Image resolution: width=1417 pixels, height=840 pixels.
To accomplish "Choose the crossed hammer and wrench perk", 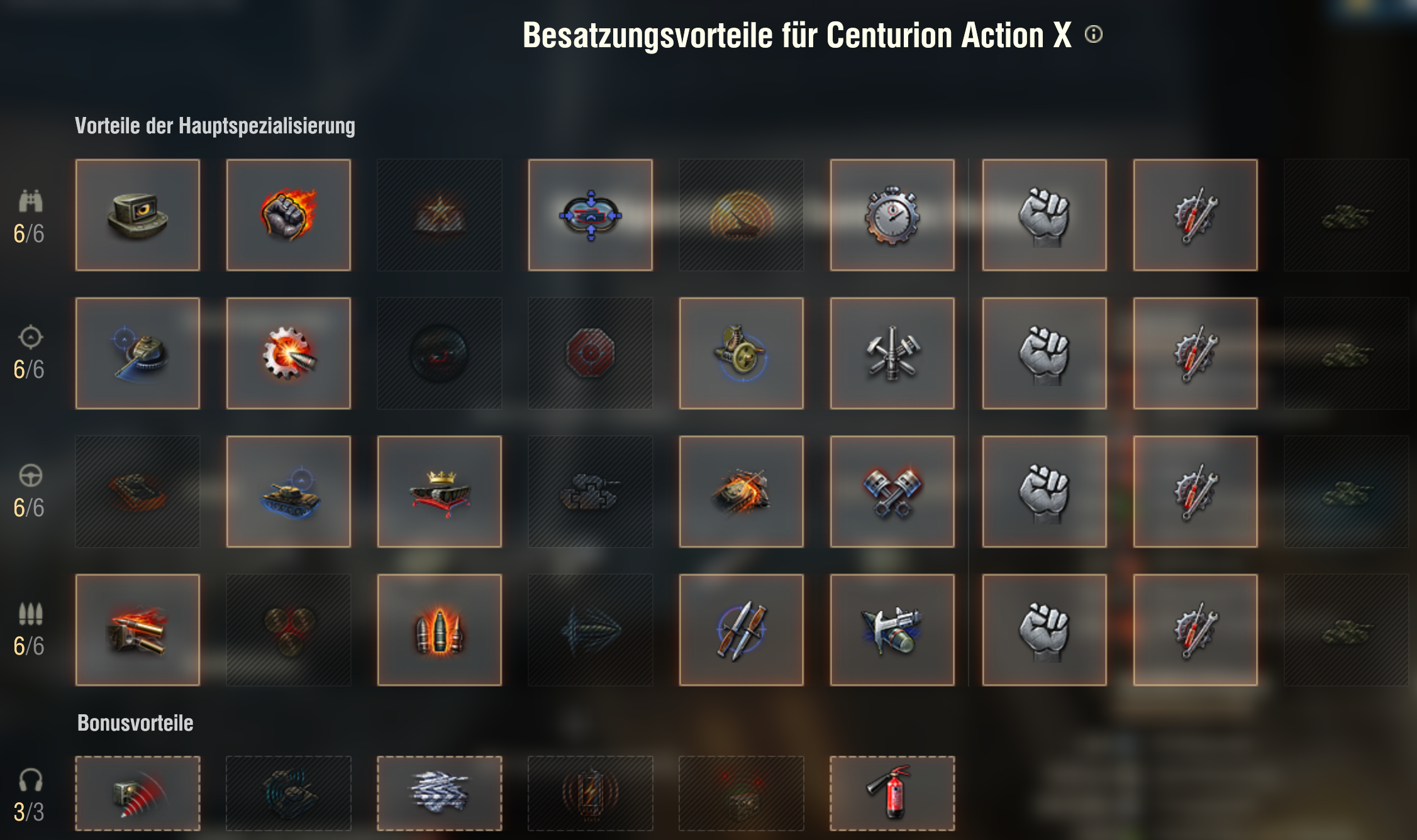I will pos(892,353).
